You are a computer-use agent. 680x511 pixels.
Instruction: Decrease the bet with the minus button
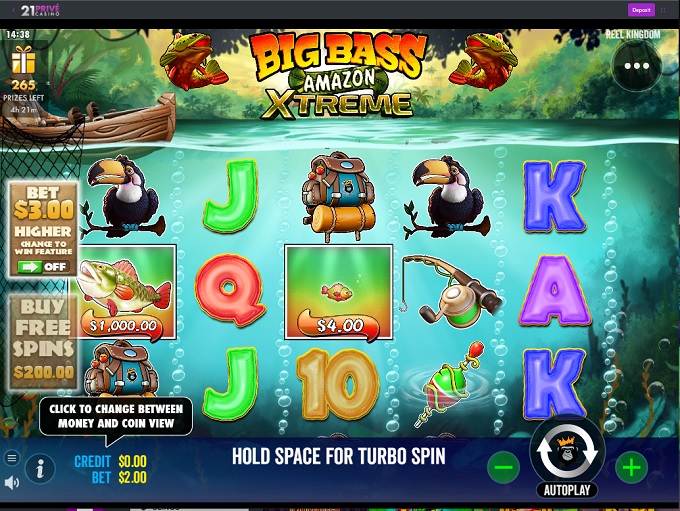[x=504, y=466]
